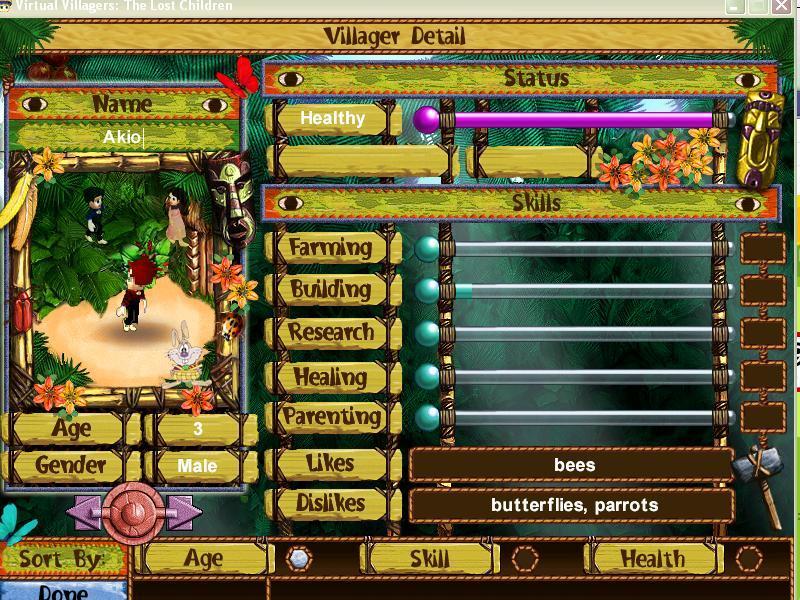Screen dimensions: 800x600
Task: Click the round red button between the arrows
Action: (133, 512)
